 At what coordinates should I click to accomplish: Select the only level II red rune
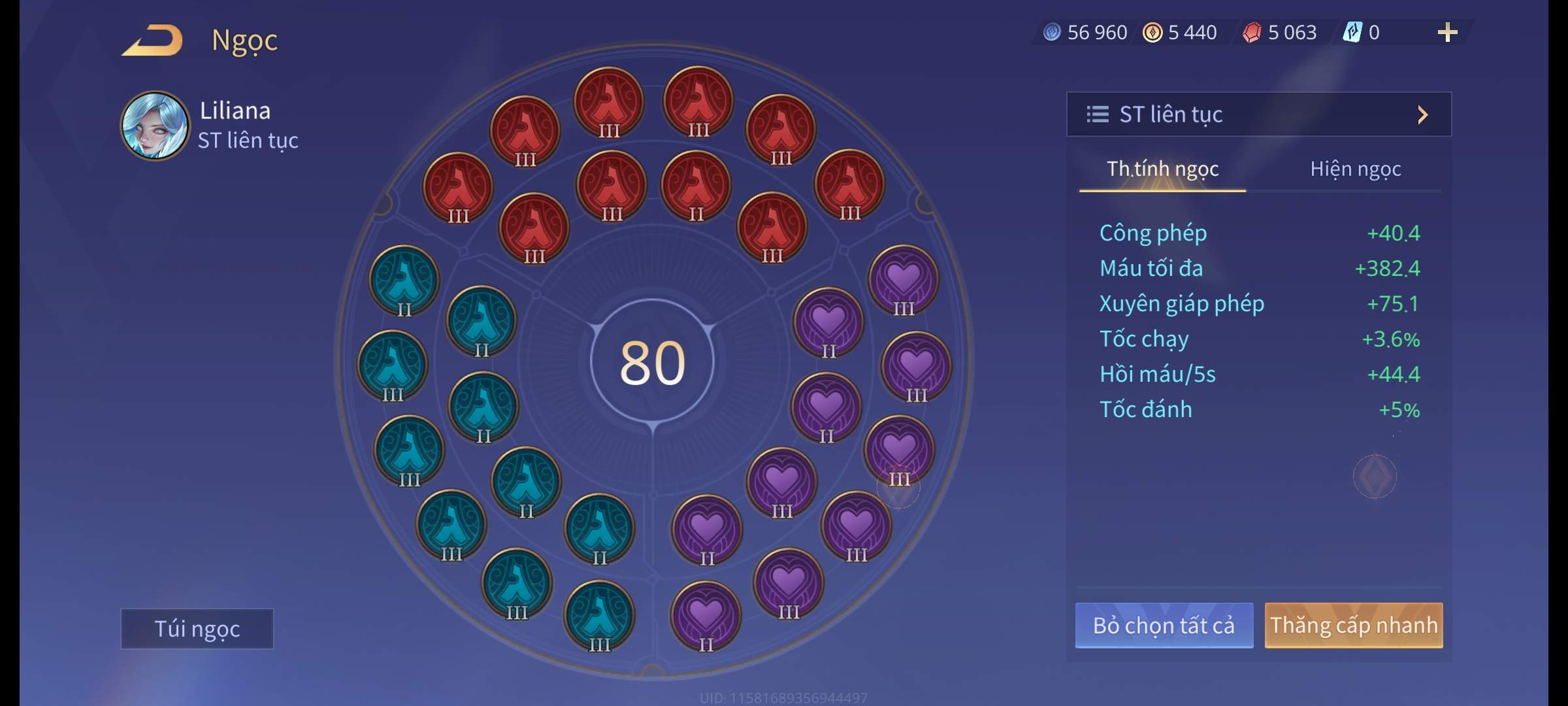pos(696,187)
